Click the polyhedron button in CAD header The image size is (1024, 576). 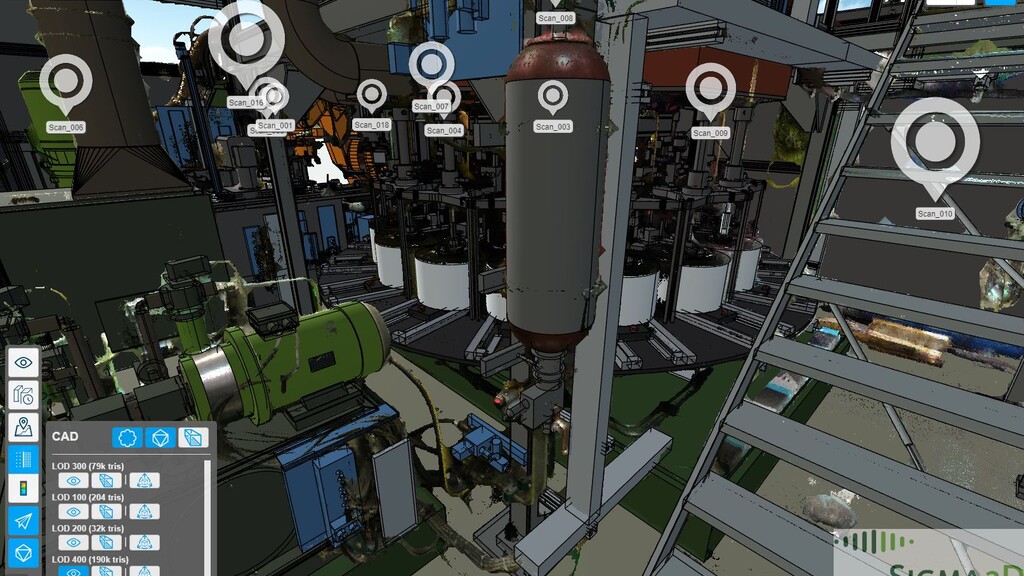(159, 437)
